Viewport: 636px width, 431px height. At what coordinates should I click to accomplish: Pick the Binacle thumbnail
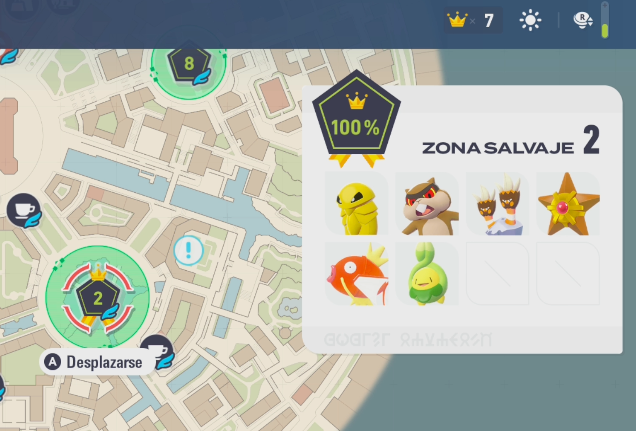(497, 204)
